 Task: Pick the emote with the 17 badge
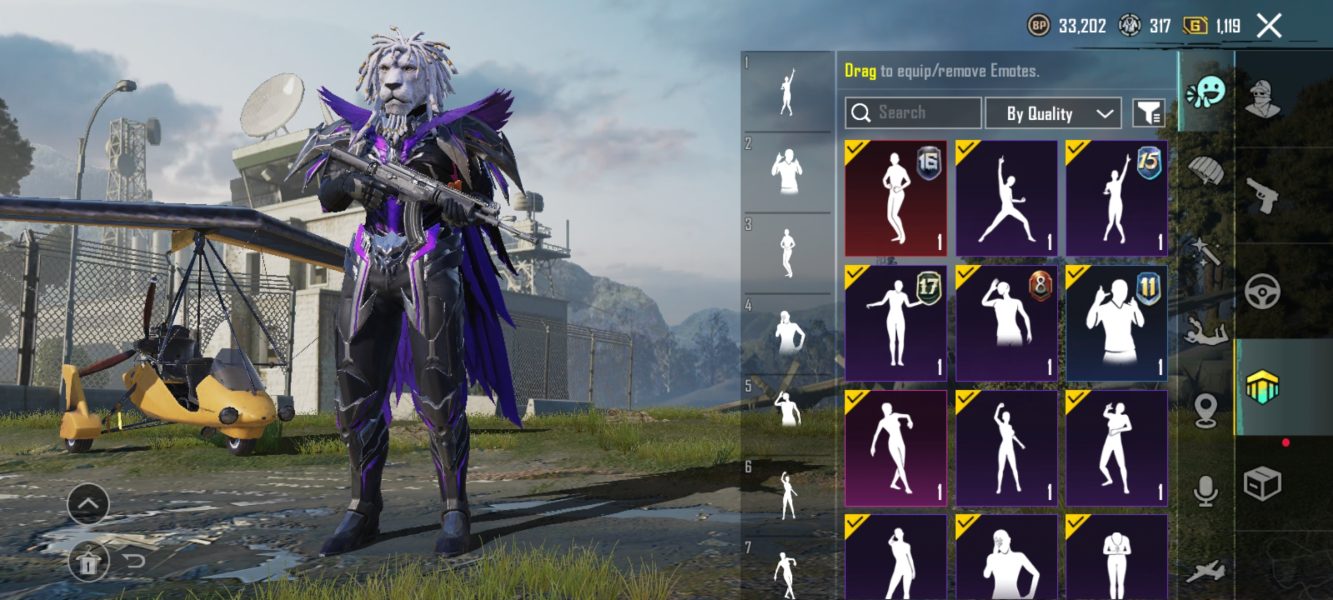(895, 323)
